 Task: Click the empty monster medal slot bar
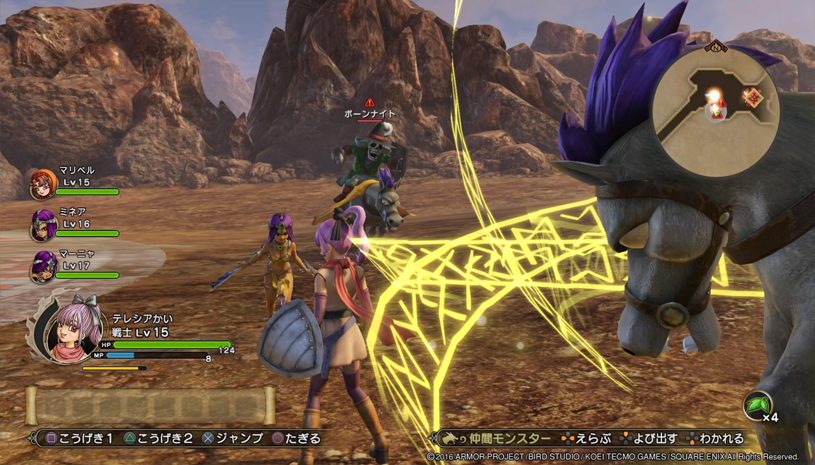(x=150, y=405)
